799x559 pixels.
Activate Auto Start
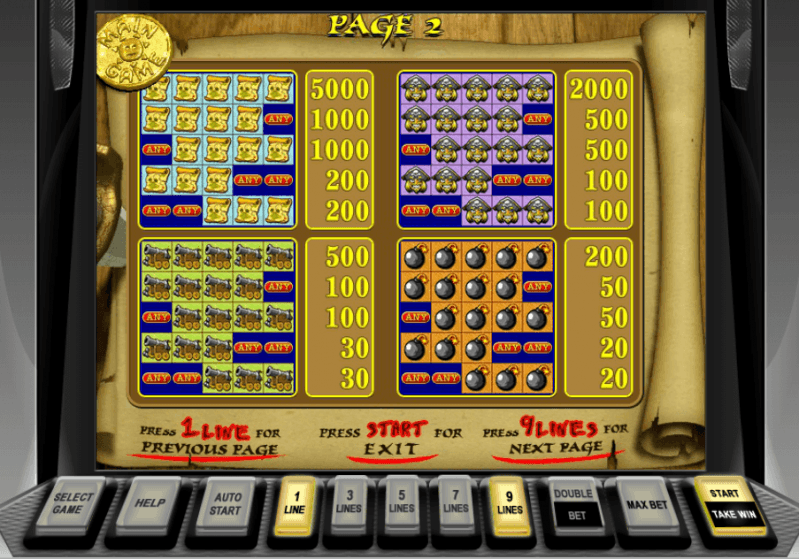click(x=226, y=502)
